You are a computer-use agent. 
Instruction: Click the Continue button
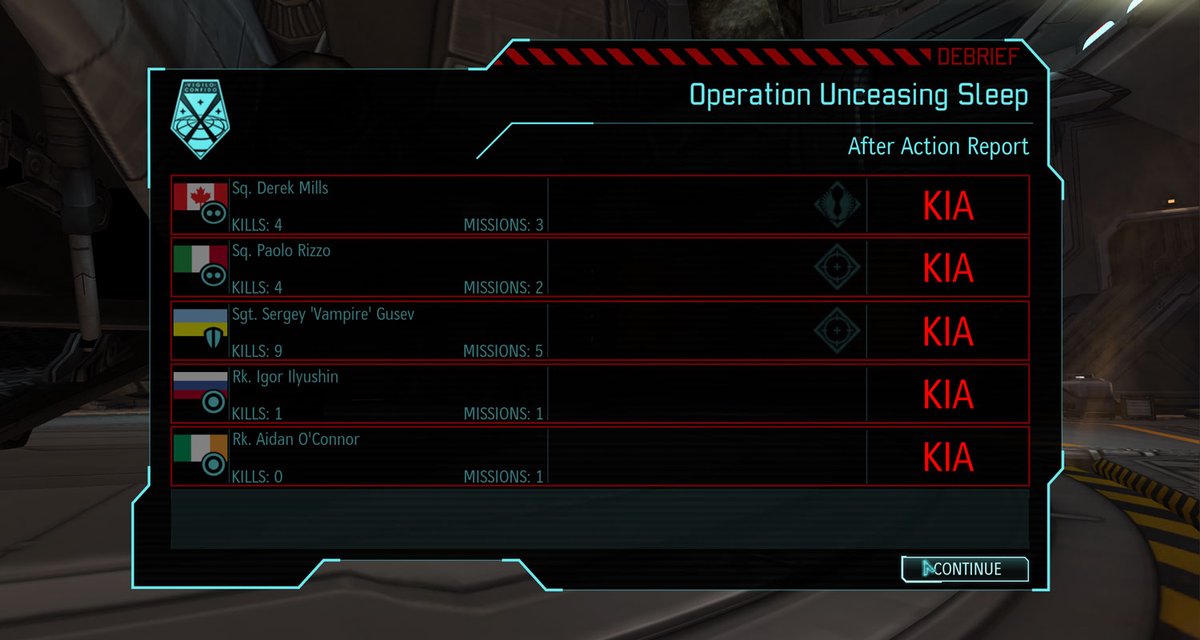(x=965, y=569)
